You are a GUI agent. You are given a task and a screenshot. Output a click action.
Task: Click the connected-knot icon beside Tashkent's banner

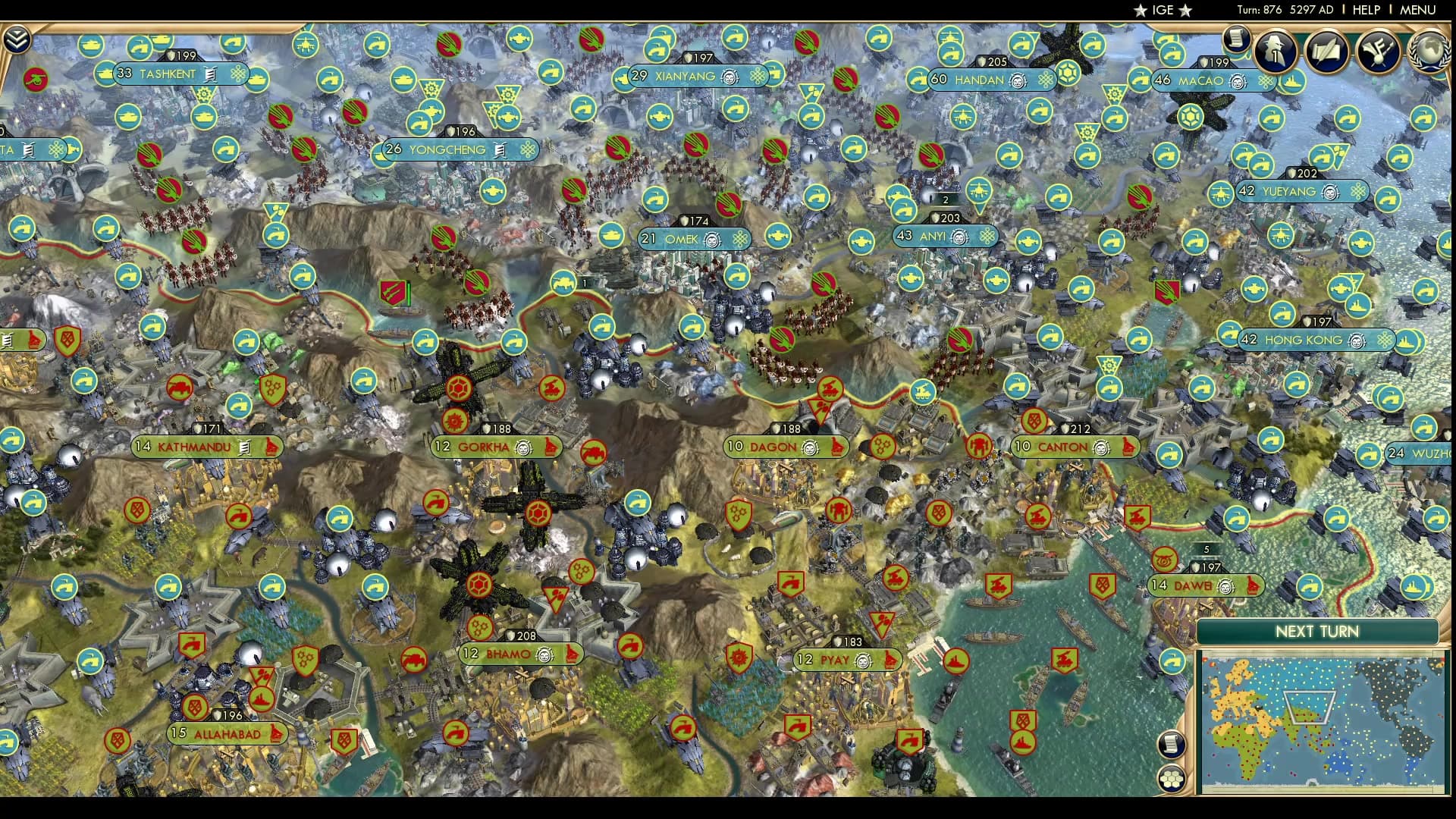pos(240,74)
